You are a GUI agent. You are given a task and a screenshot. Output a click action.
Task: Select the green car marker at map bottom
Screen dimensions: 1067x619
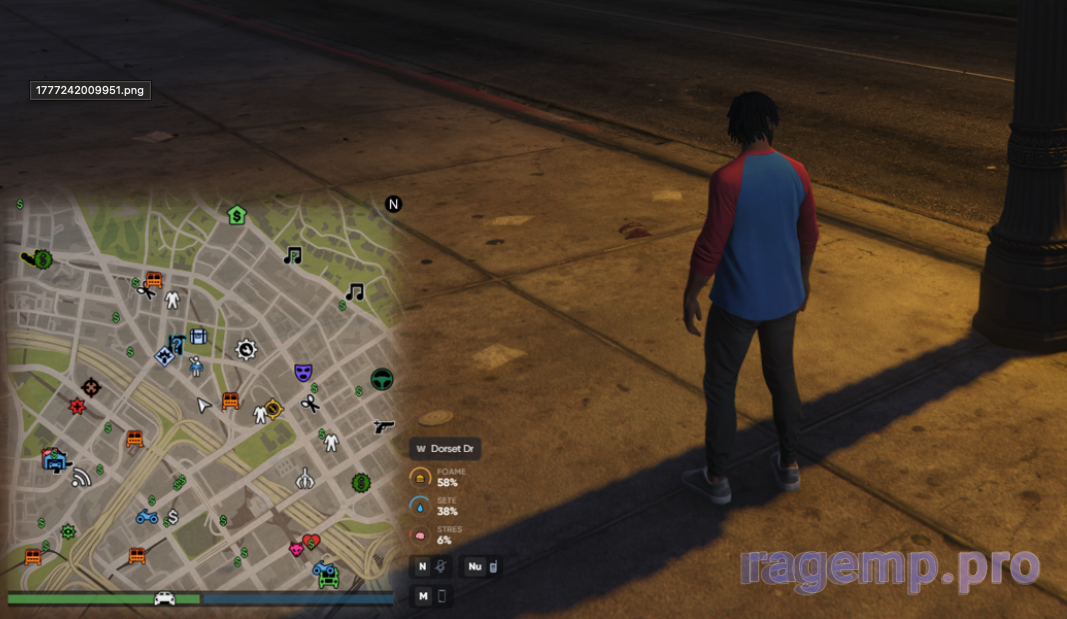pos(328,578)
